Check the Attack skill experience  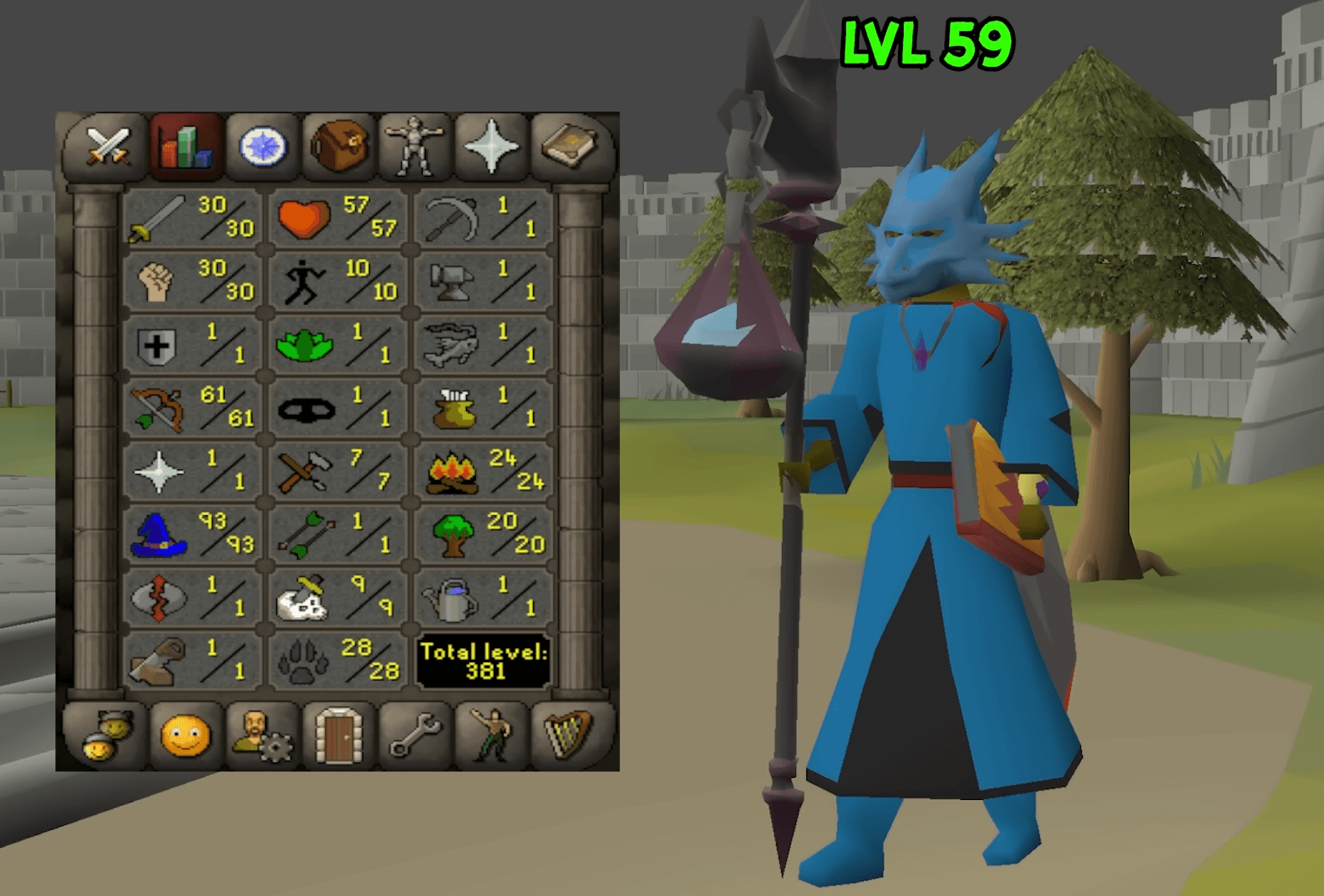click(x=192, y=220)
